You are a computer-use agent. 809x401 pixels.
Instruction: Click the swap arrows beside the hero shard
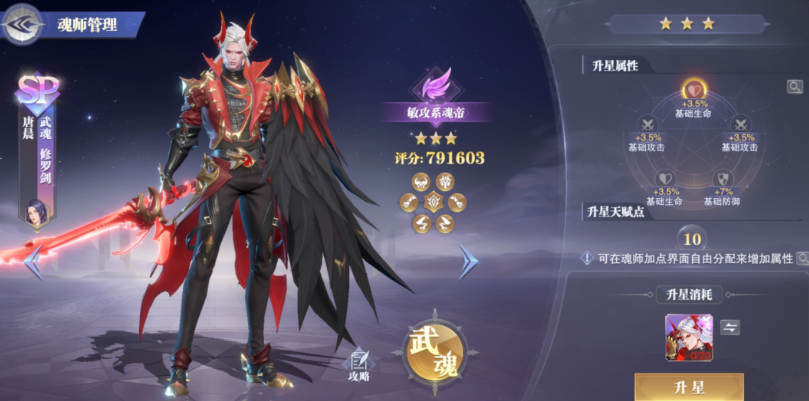point(730,327)
